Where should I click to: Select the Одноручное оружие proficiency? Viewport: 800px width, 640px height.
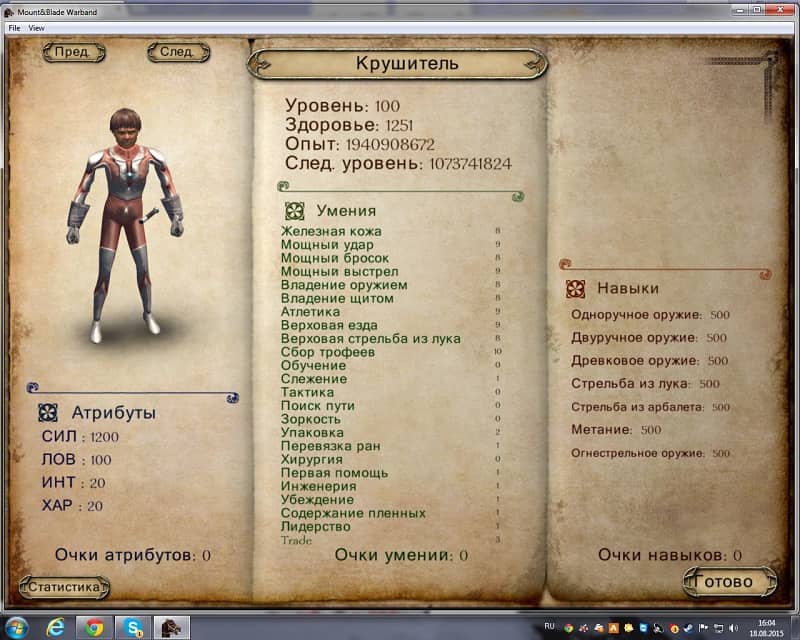click(636, 315)
